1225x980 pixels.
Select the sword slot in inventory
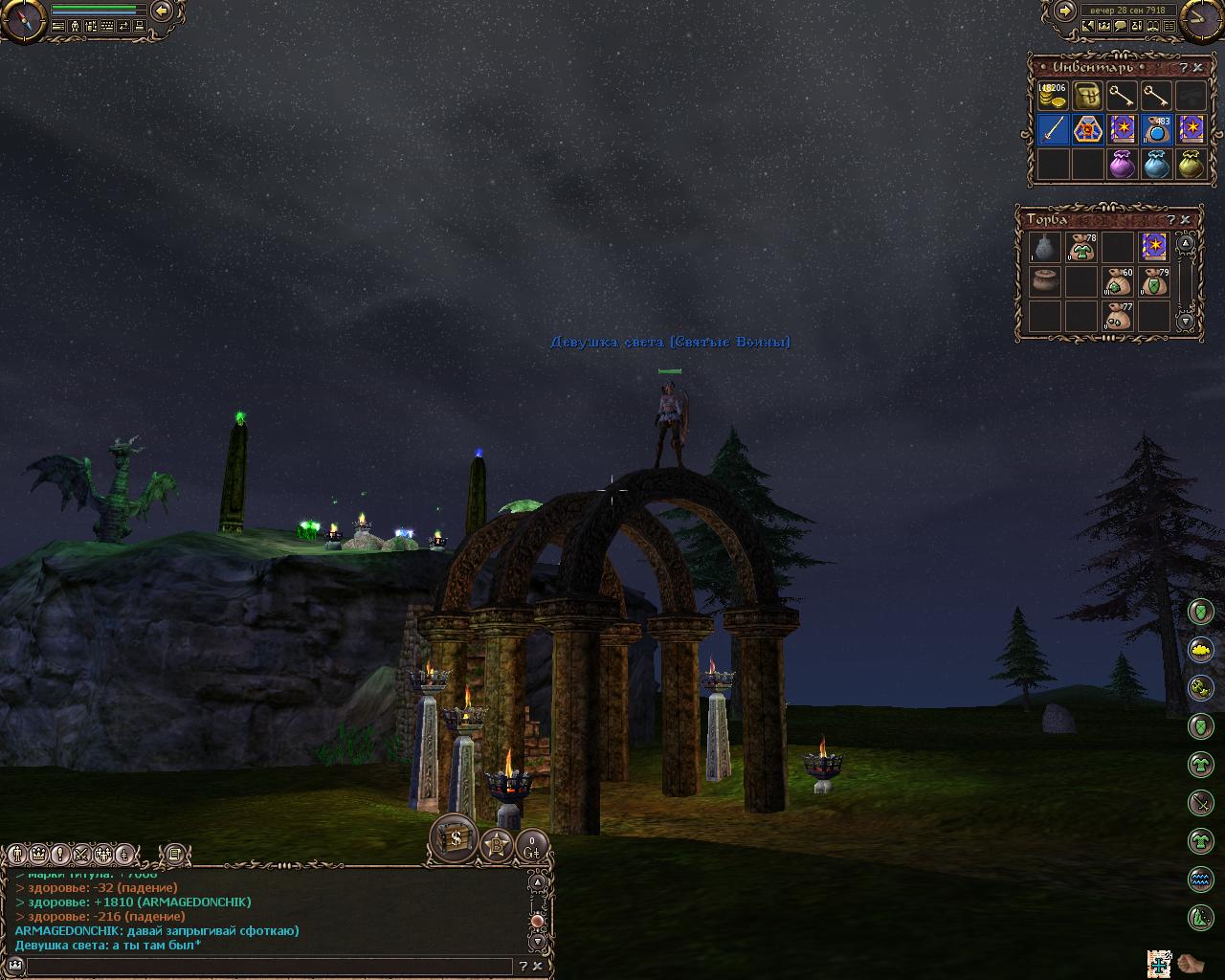[1053, 129]
